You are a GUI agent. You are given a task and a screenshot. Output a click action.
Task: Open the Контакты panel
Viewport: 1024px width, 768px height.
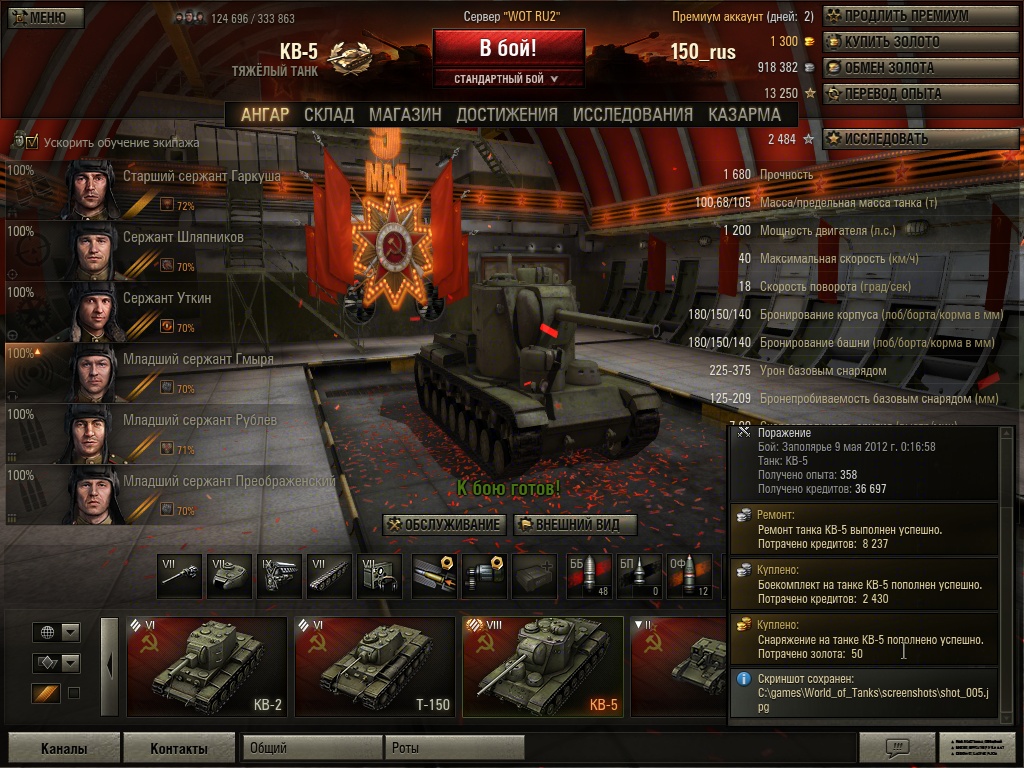click(179, 748)
